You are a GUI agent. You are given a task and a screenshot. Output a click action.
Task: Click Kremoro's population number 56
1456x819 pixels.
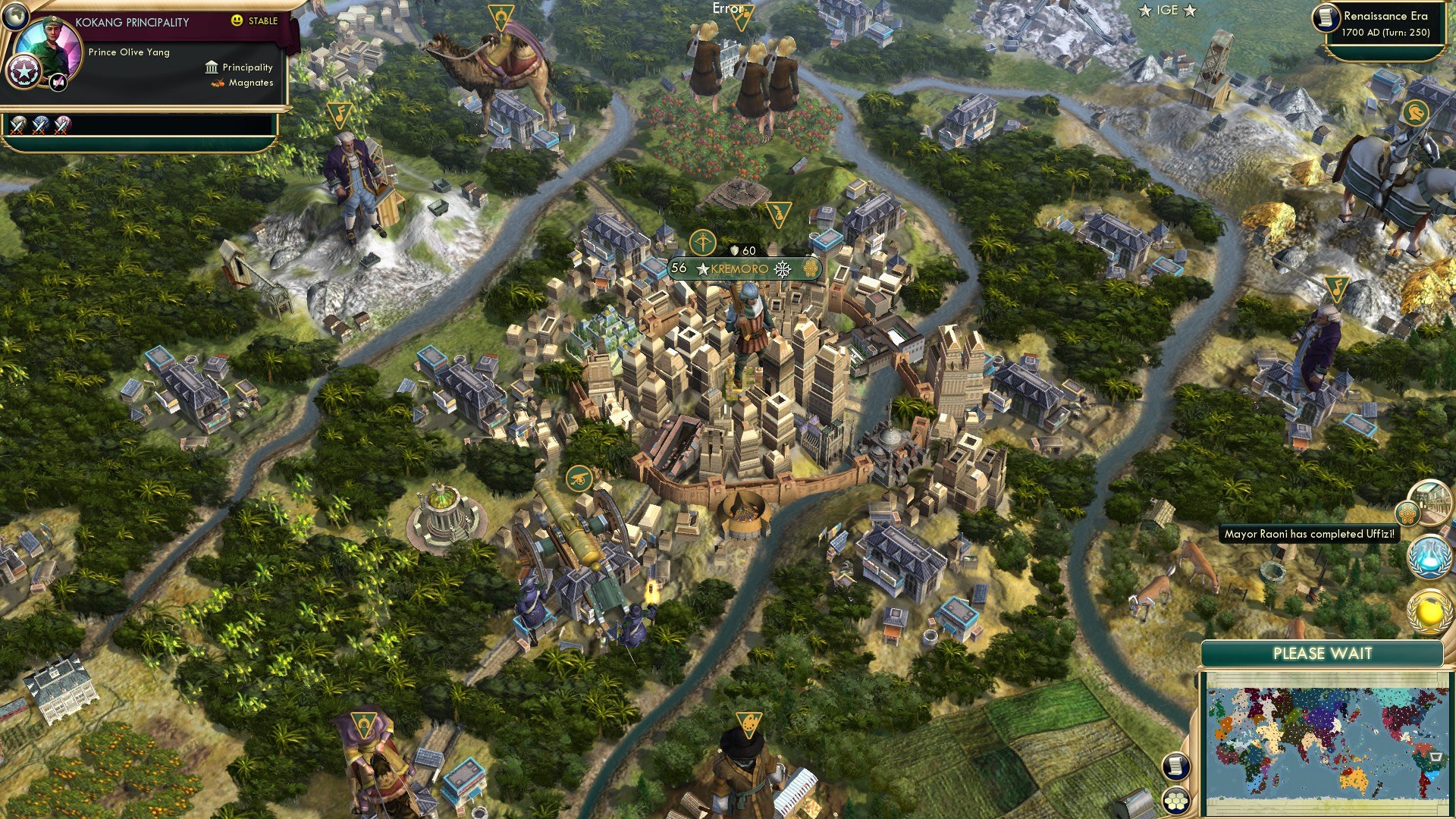678,270
